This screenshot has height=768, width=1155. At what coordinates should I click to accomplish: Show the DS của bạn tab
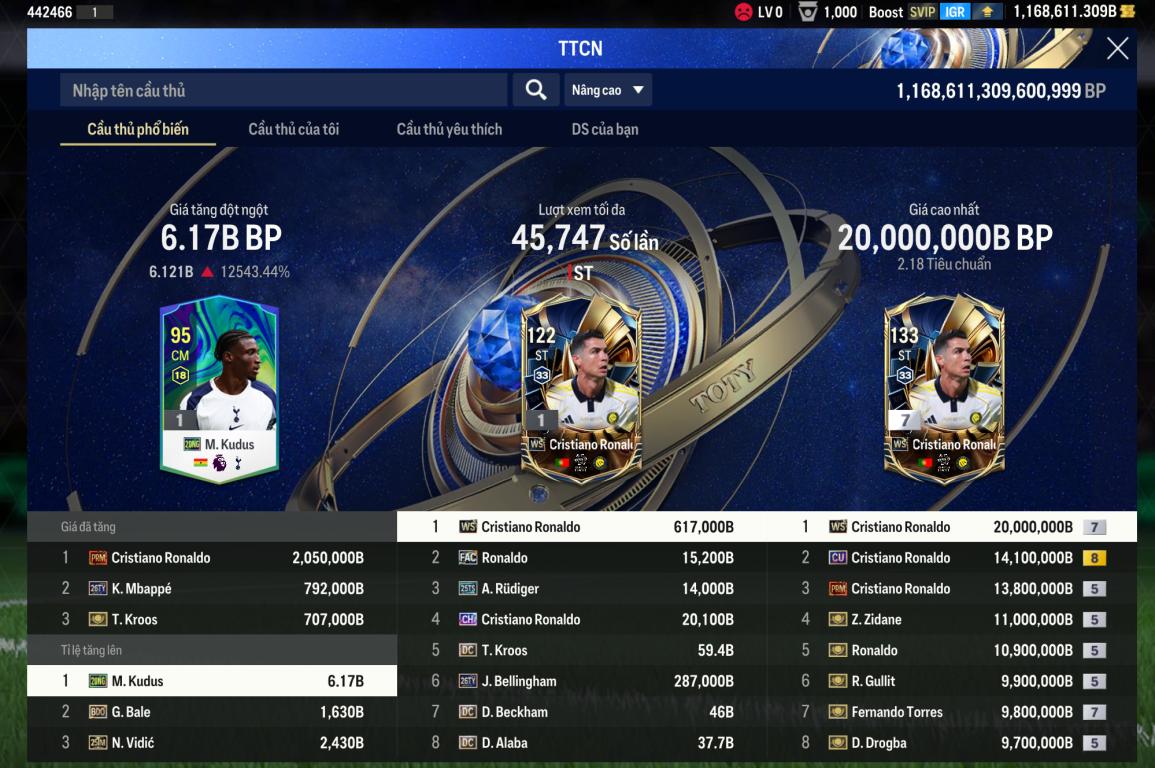(x=604, y=129)
